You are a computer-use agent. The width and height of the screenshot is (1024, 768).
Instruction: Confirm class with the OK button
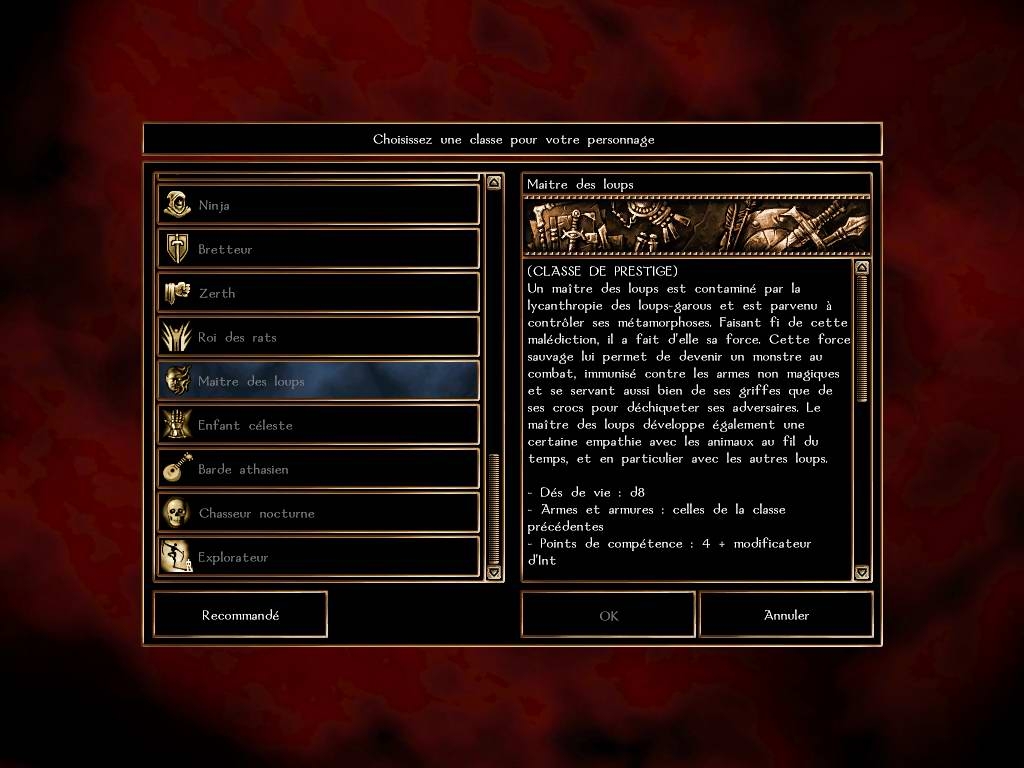click(x=608, y=615)
